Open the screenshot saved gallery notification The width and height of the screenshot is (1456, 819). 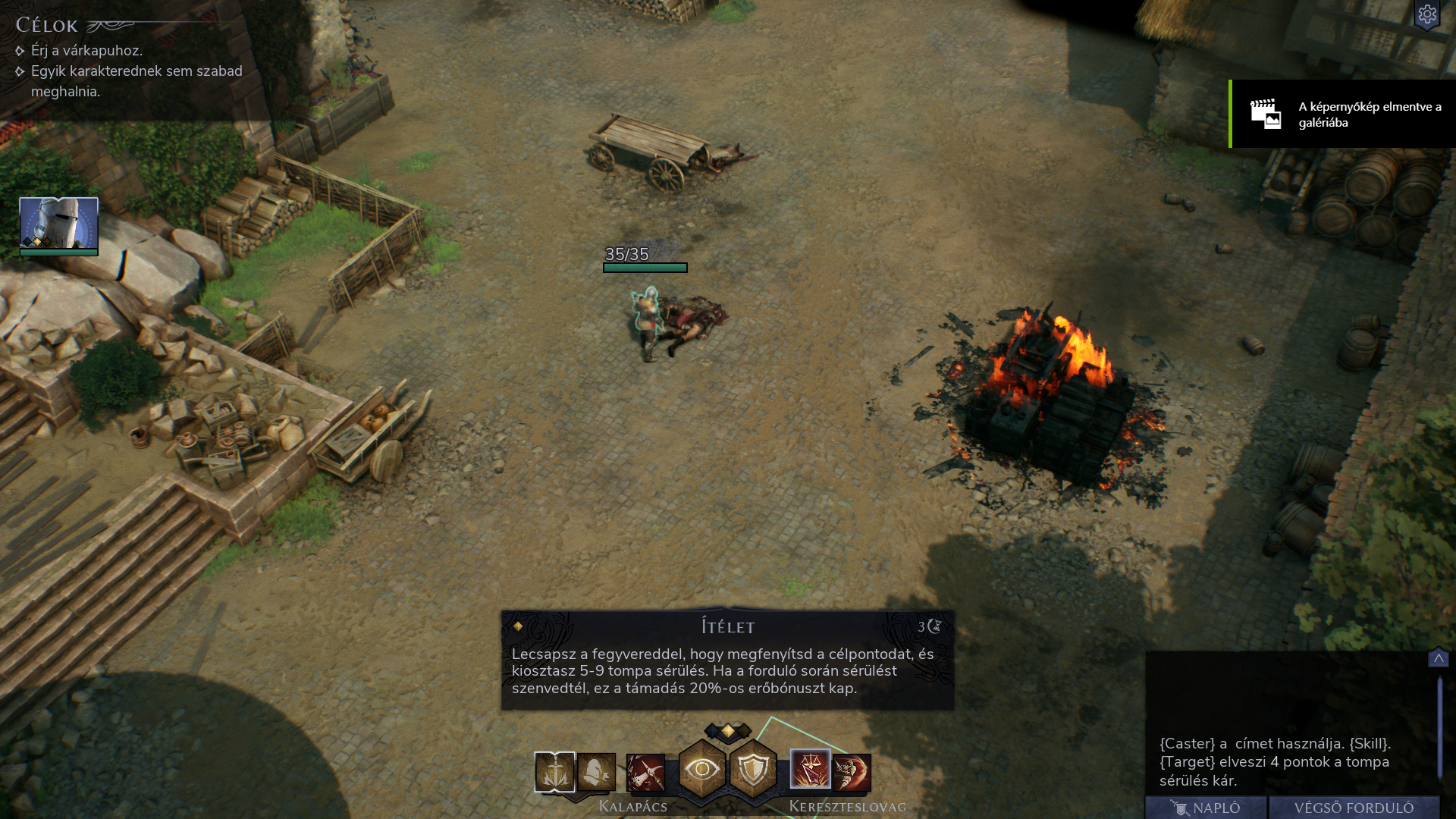point(1342,114)
